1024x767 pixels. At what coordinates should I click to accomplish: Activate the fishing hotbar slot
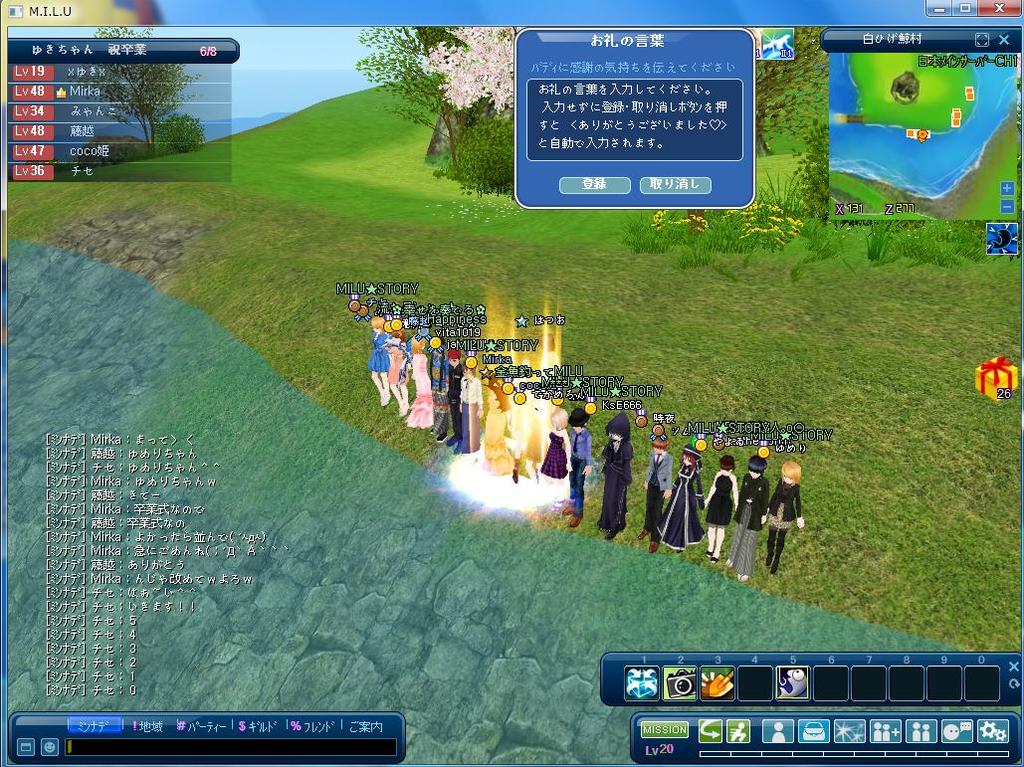(x=794, y=683)
